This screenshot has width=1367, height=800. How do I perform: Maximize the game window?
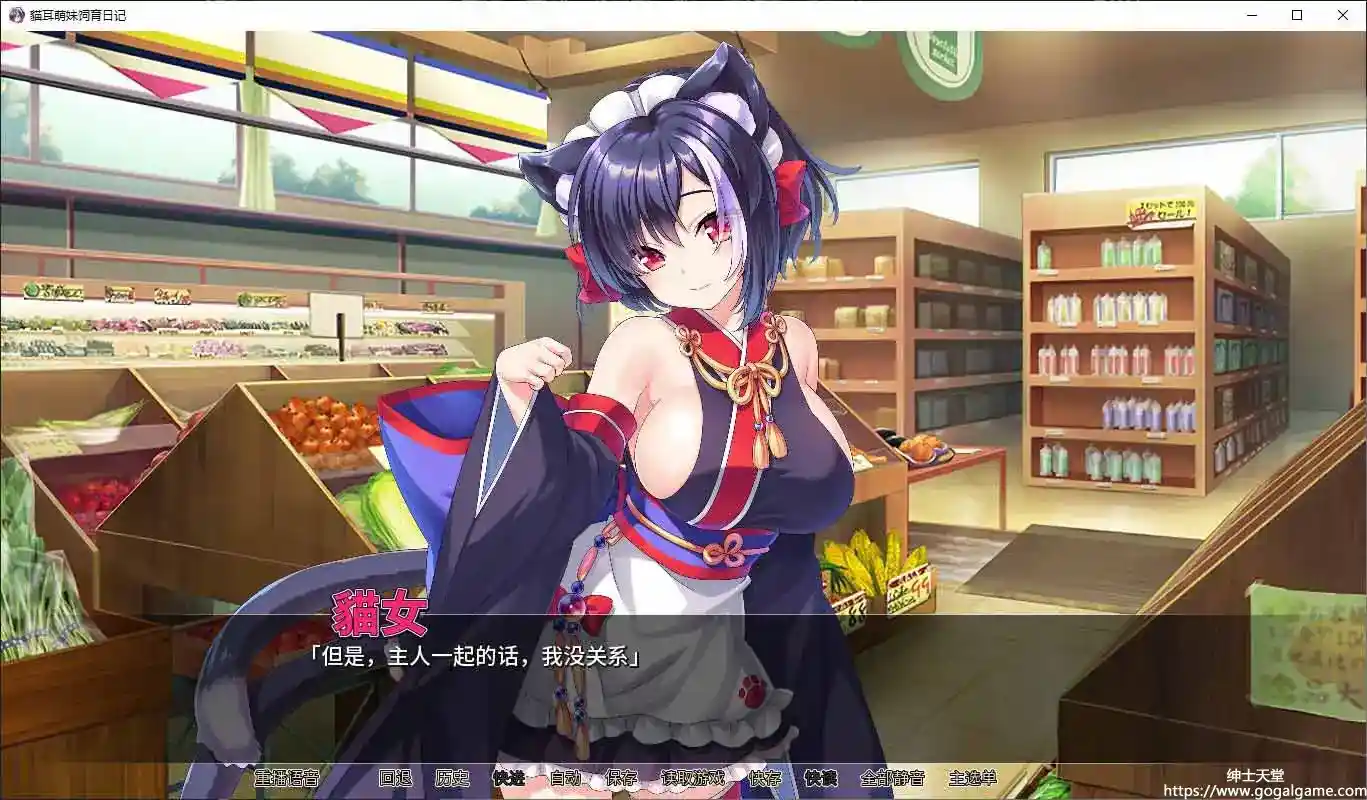tap(1296, 15)
